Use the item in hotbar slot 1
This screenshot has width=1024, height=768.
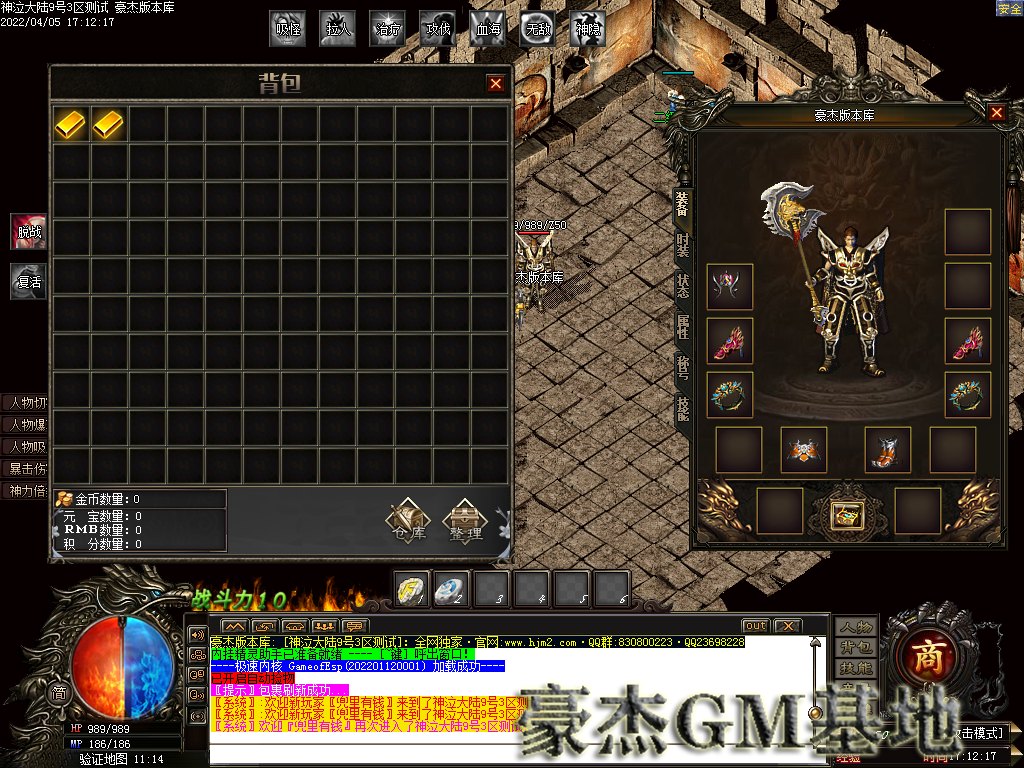click(x=412, y=588)
